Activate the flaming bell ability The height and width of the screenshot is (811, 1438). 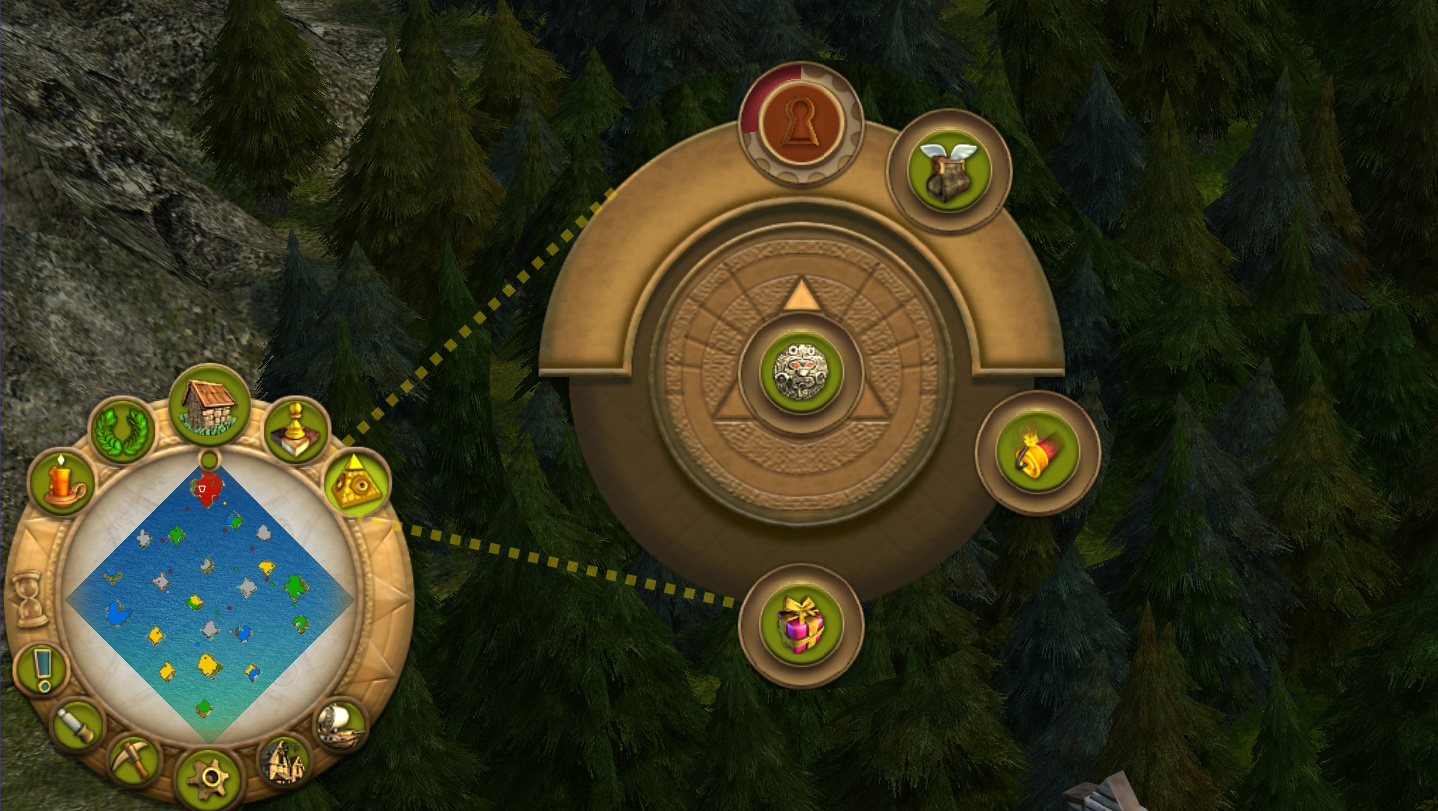pos(1037,452)
